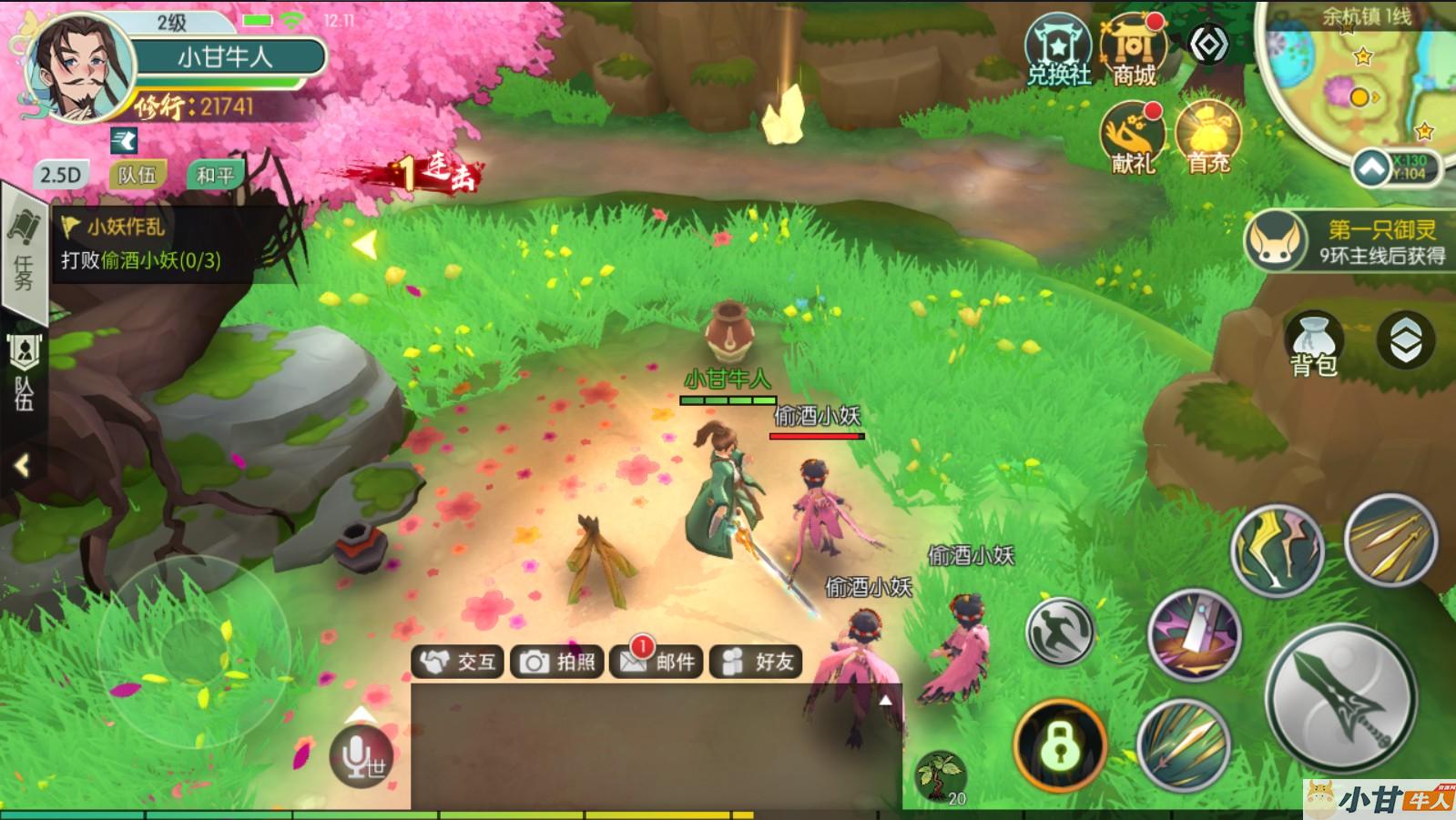Open the 背包 bag inventory
The image size is (1456, 820).
(1313, 345)
